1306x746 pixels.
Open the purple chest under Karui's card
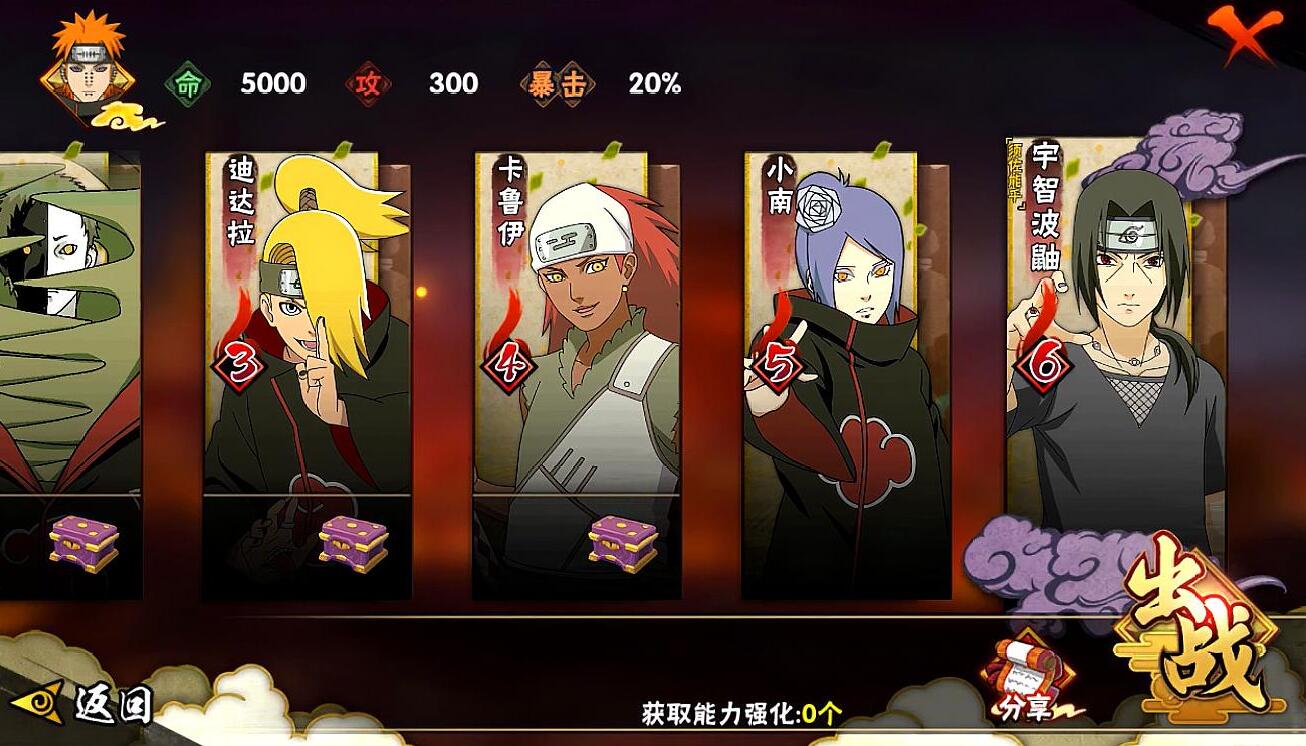621,545
